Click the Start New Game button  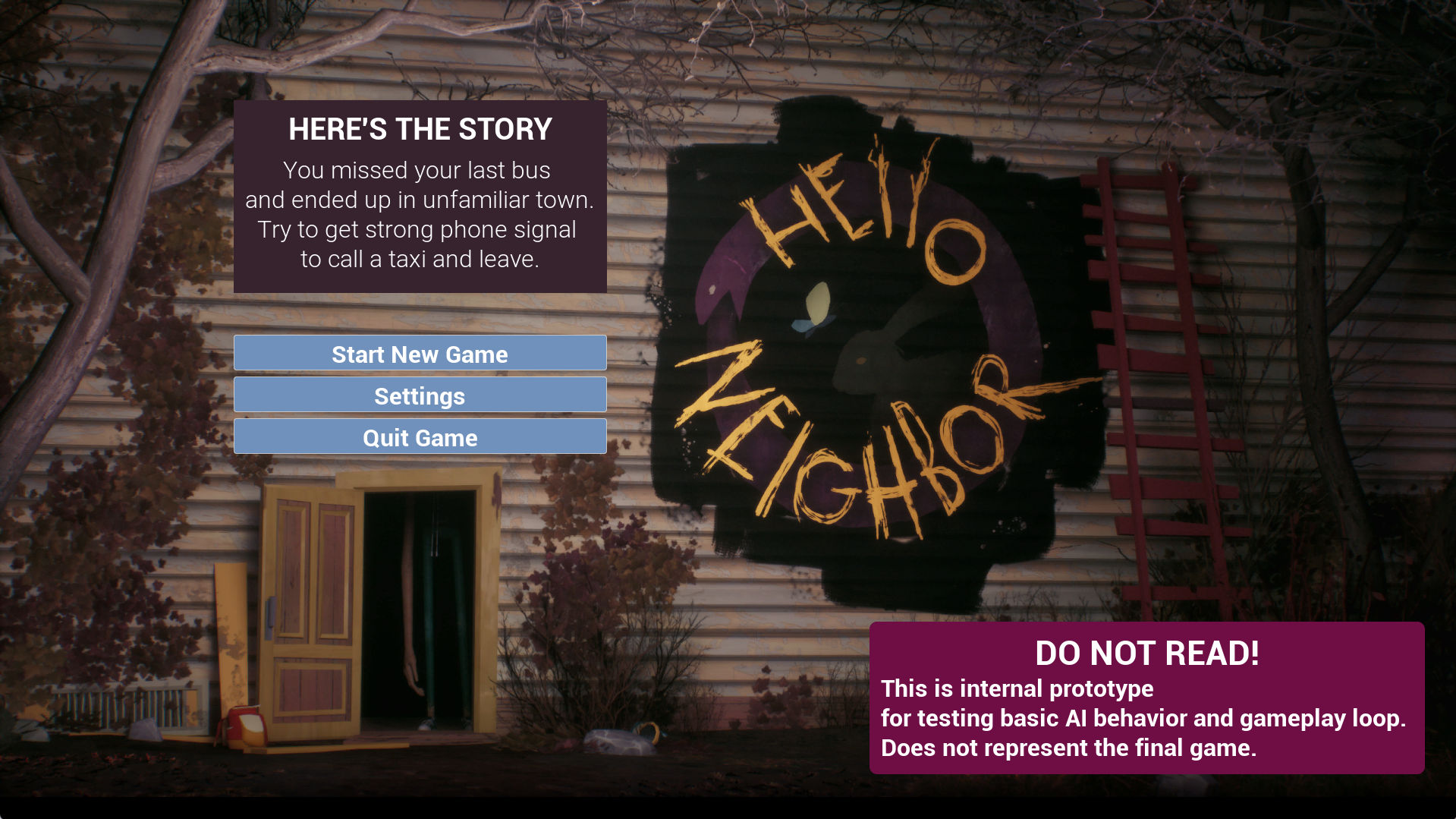pos(419,353)
